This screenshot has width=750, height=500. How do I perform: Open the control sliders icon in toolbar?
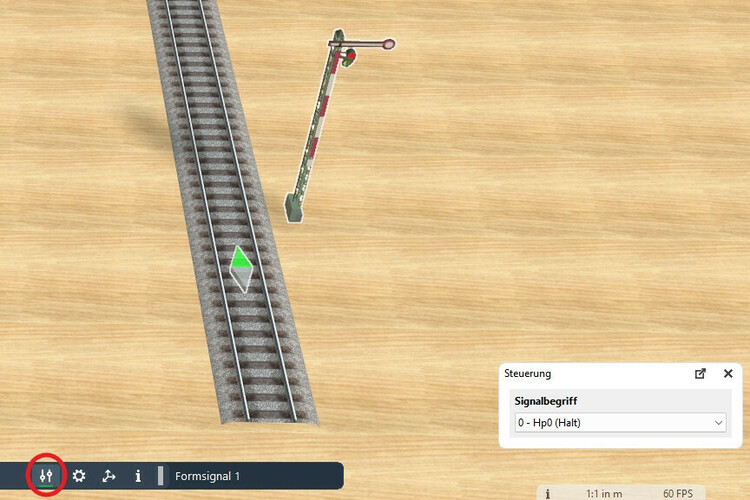click(46, 476)
